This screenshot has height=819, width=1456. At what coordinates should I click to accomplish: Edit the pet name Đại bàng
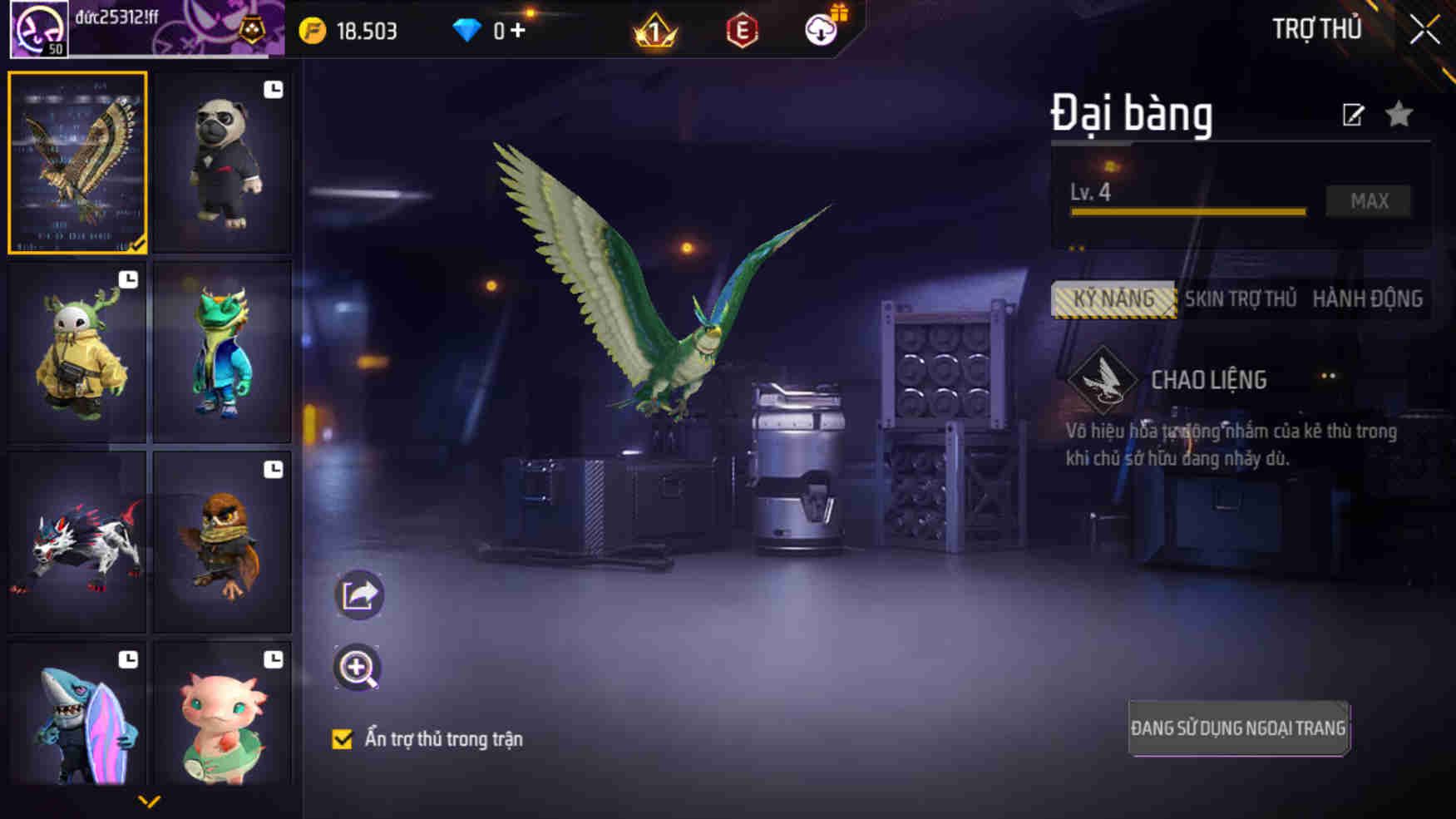pos(1353,115)
